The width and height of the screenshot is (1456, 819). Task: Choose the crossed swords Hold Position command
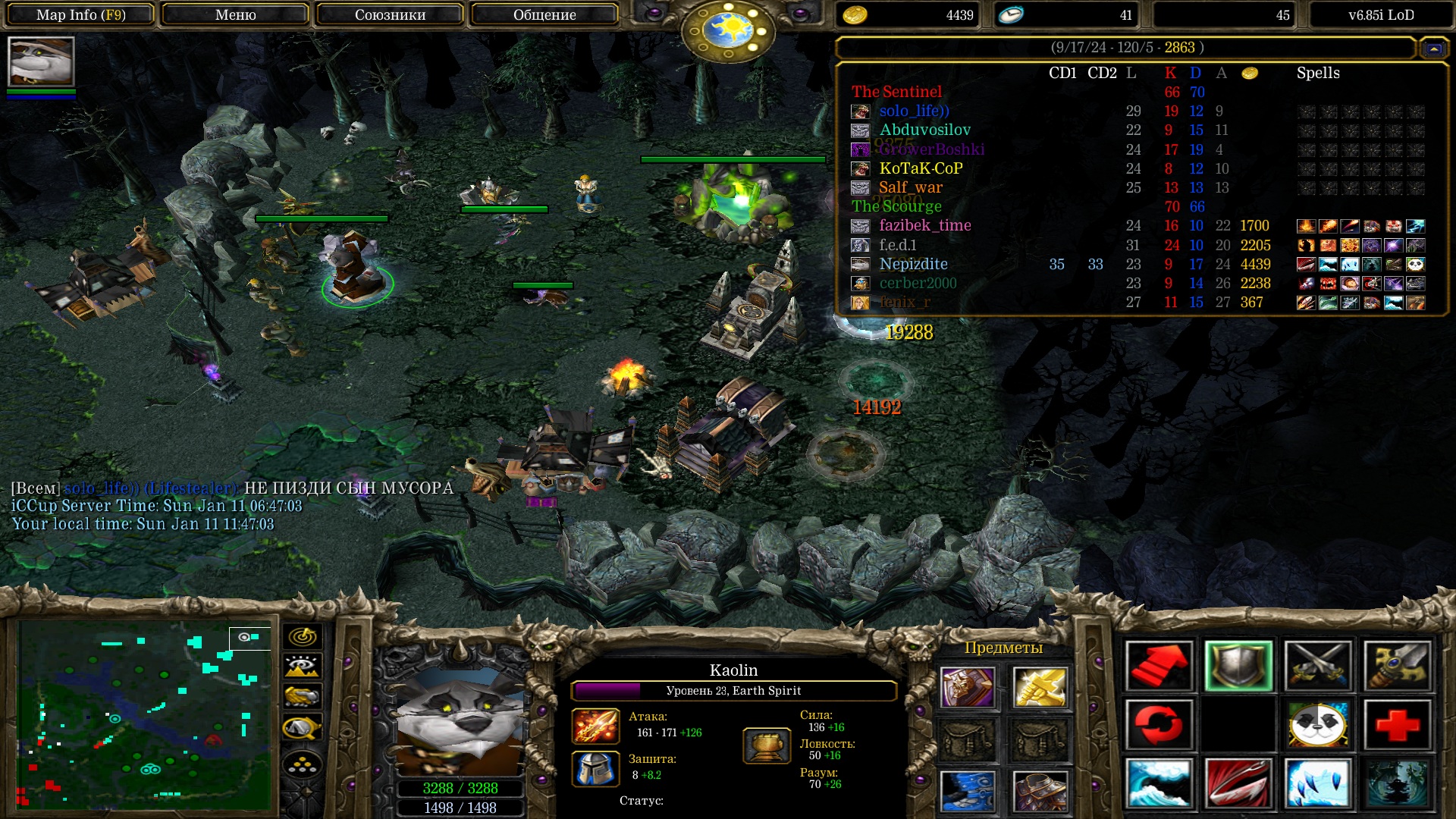tap(1318, 666)
